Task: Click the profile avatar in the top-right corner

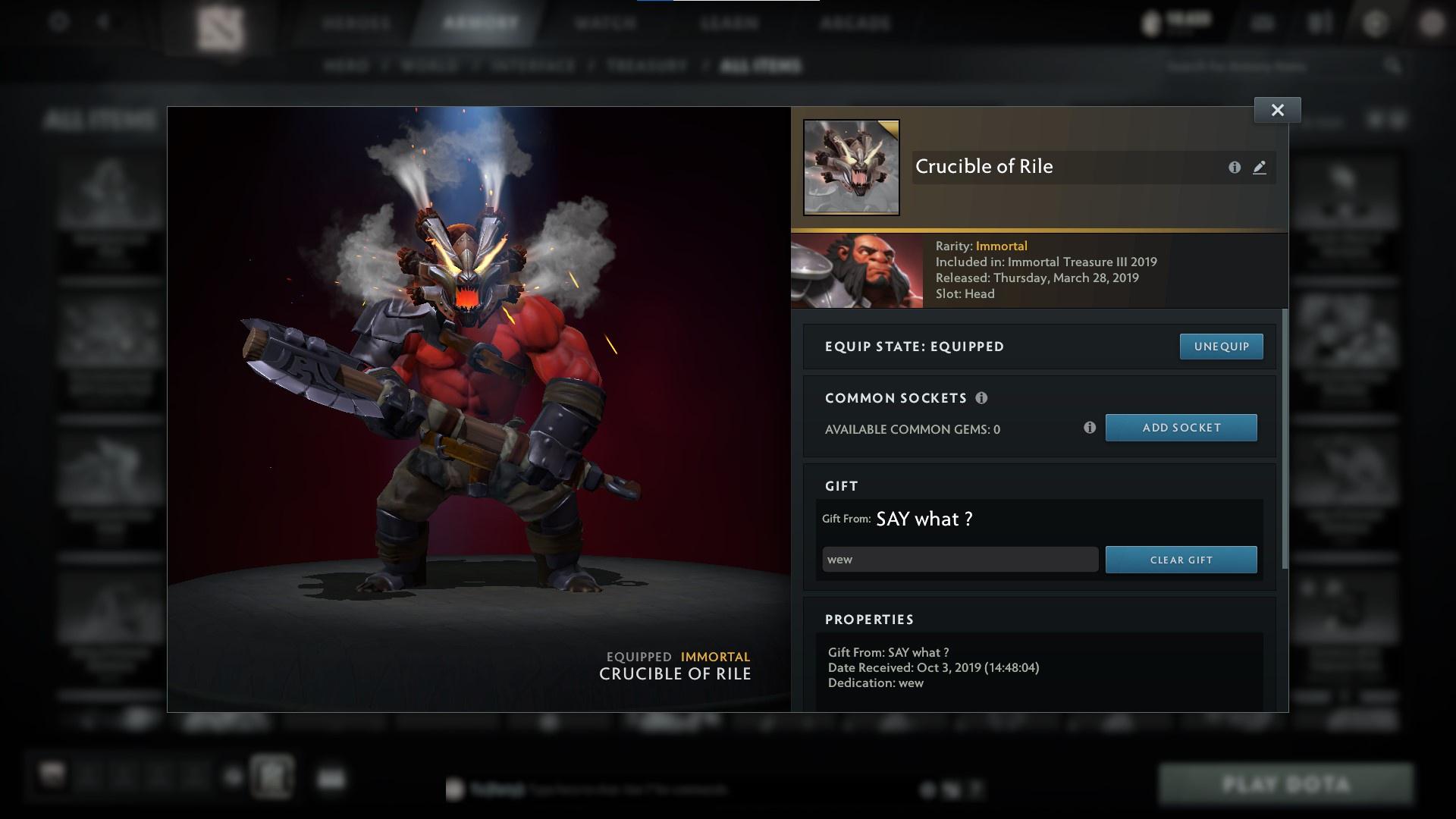Action: pos(1432,22)
